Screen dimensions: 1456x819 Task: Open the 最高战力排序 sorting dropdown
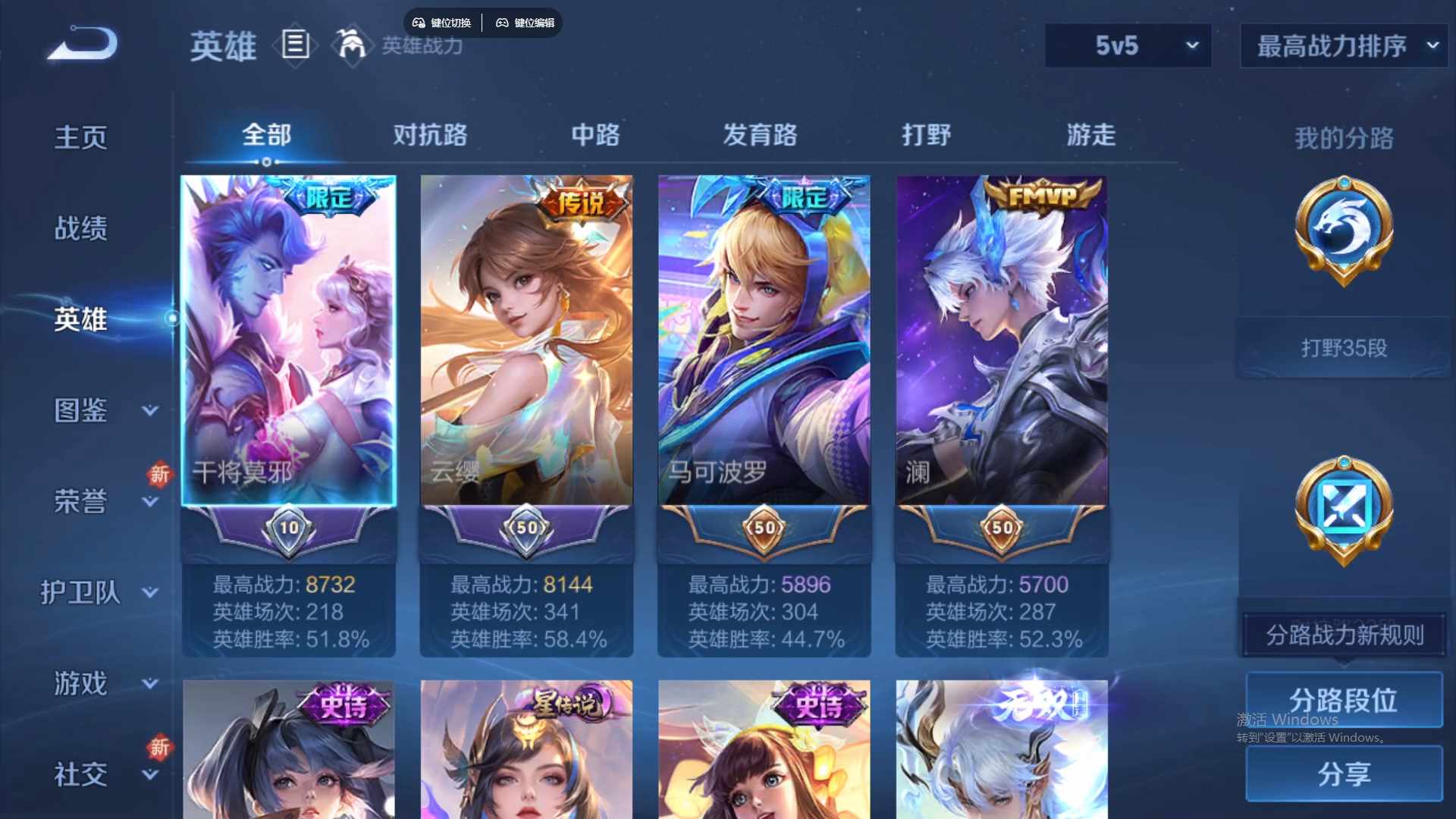click(x=1342, y=46)
